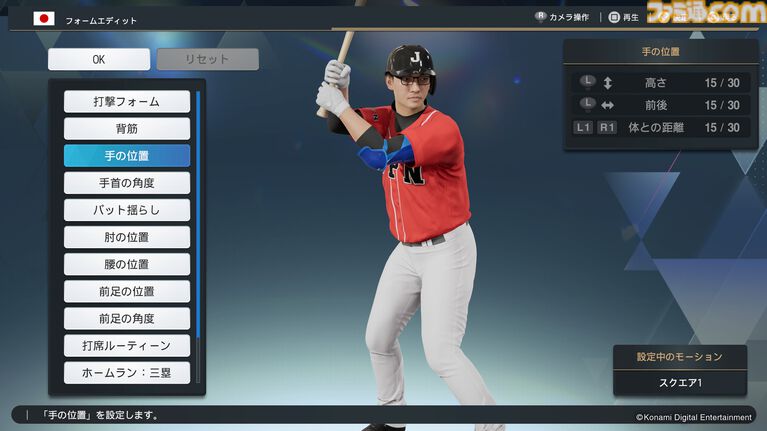Image resolution: width=767 pixels, height=431 pixels.
Task: Select the 打撃フォーム menu entry
Action: 127,101
